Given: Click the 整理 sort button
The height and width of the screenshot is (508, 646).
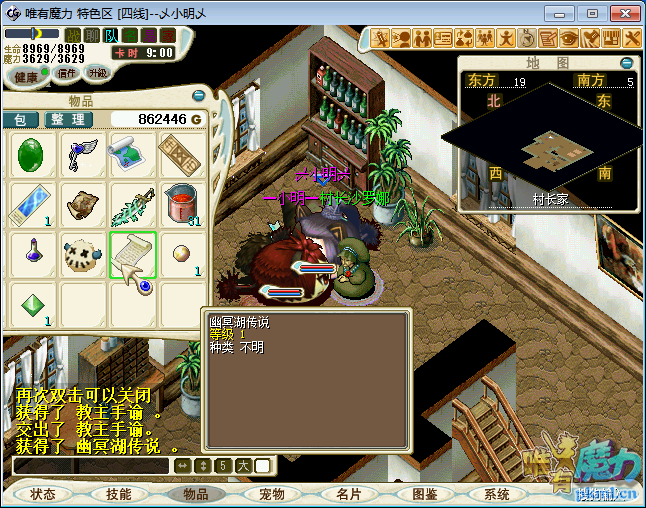Looking at the screenshot, I should (x=69, y=119).
